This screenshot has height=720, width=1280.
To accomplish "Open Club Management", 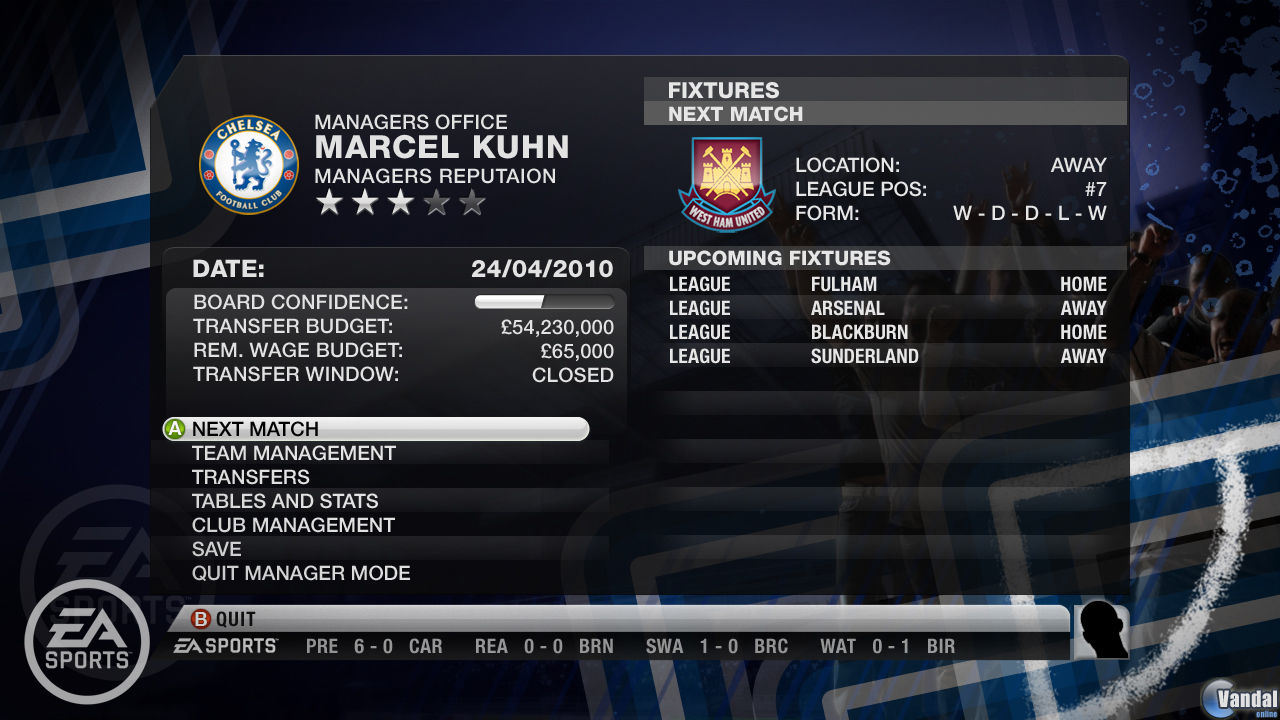I will click(292, 525).
